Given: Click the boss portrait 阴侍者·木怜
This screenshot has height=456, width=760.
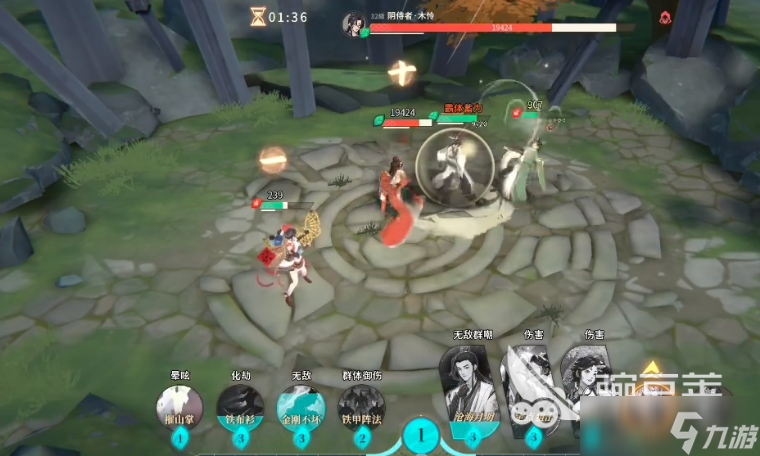Looking at the screenshot, I should tap(354, 20).
